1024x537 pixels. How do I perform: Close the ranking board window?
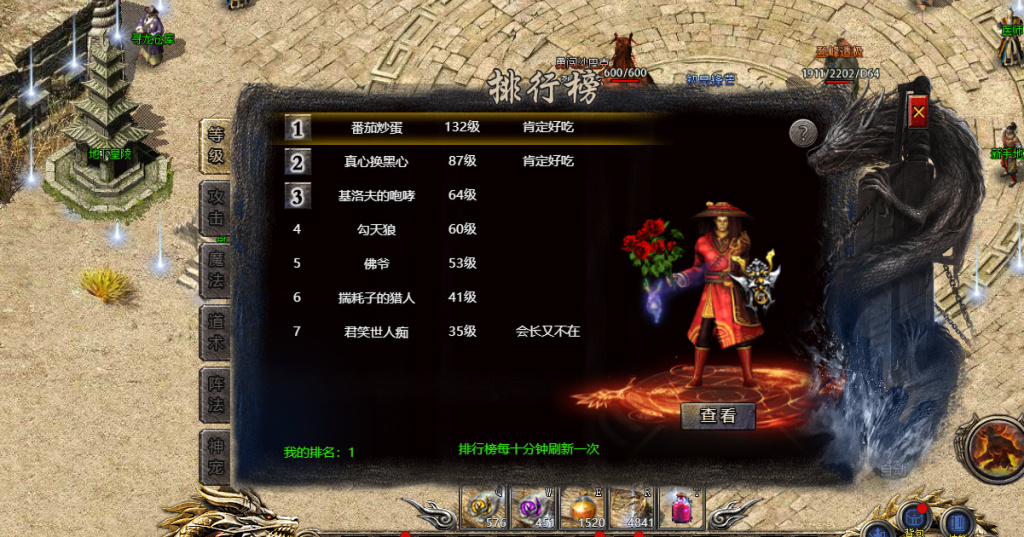point(918,114)
